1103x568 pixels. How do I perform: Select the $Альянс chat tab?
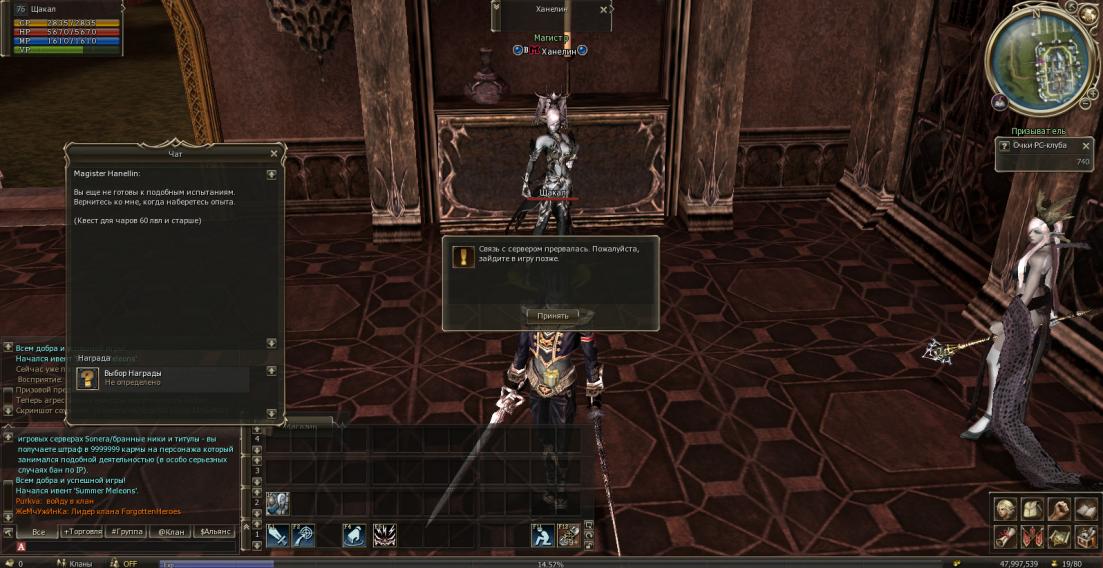215,532
